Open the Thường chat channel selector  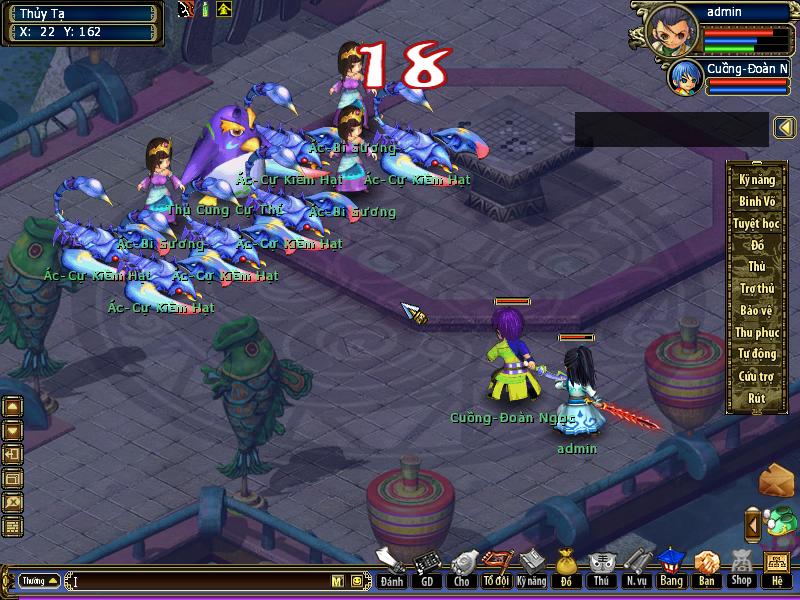pos(38,581)
